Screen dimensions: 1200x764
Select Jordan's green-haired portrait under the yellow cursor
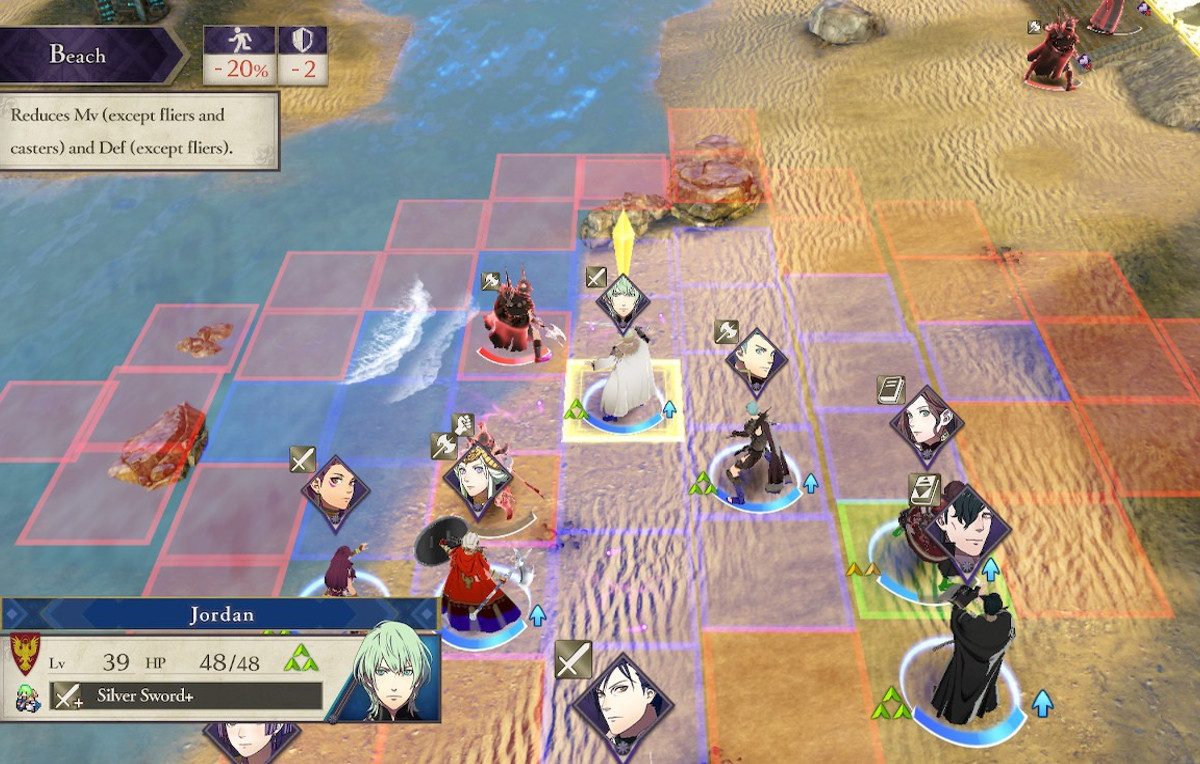point(623,304)
